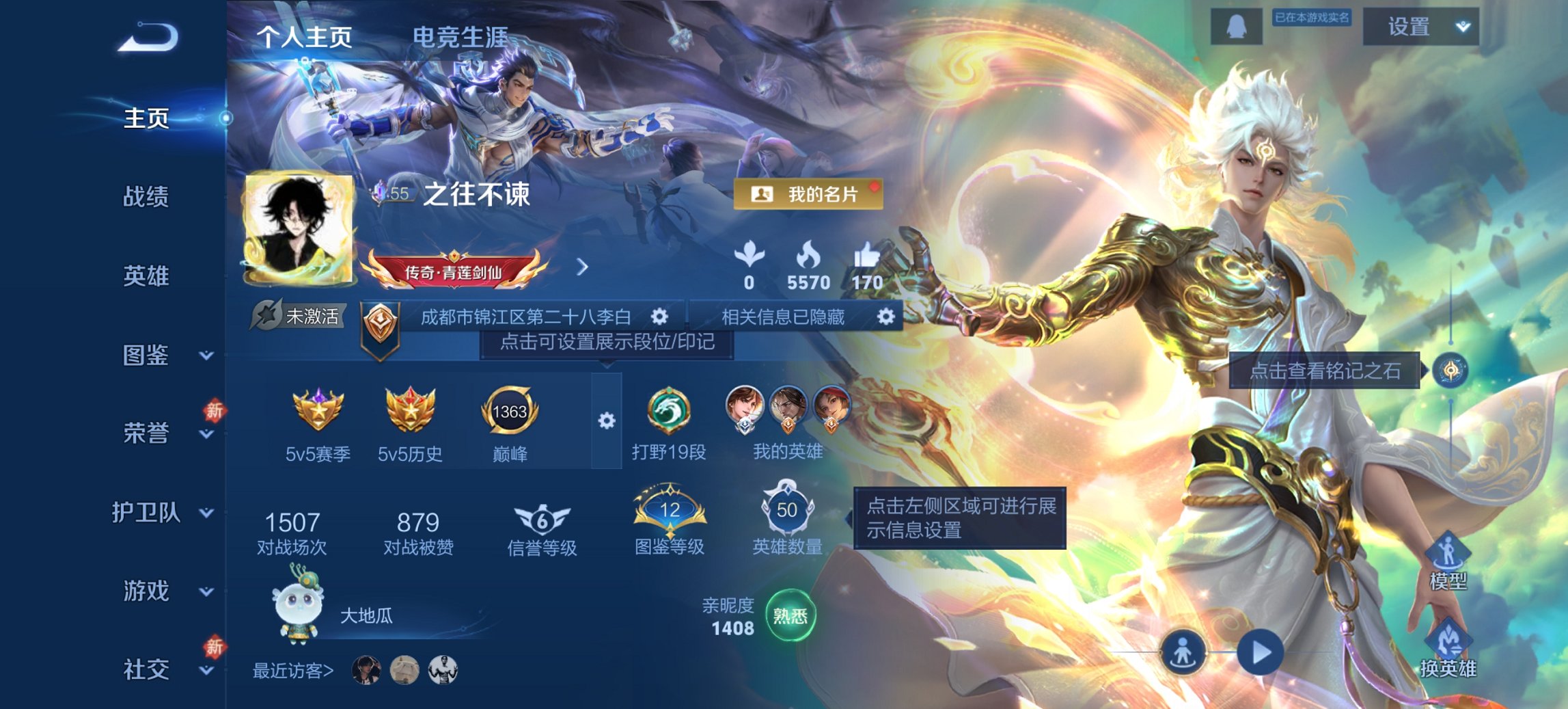The image size is (1568, 709).
Task: Select the 巅峰 1363 rank emblem
Action: point(510,411)
